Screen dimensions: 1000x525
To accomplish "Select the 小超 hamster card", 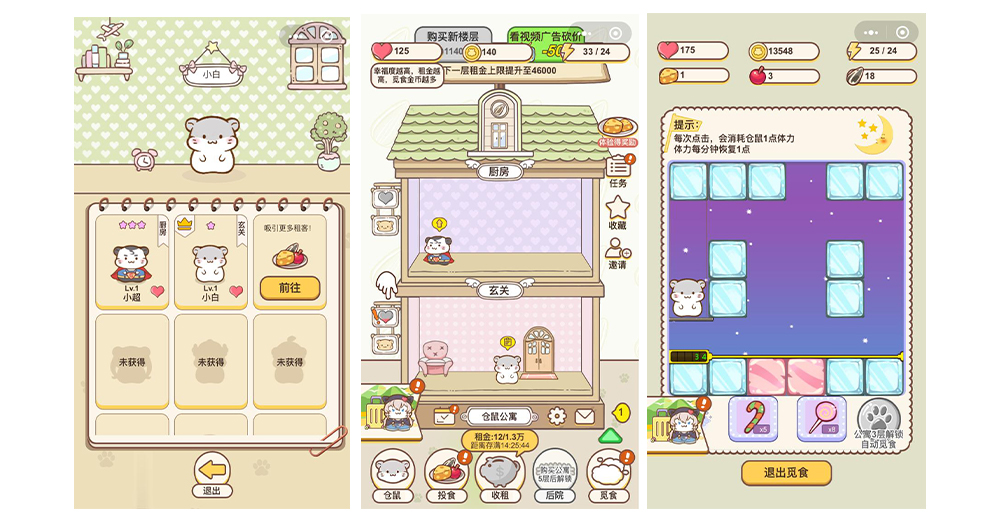I will [x=132, y=262].
